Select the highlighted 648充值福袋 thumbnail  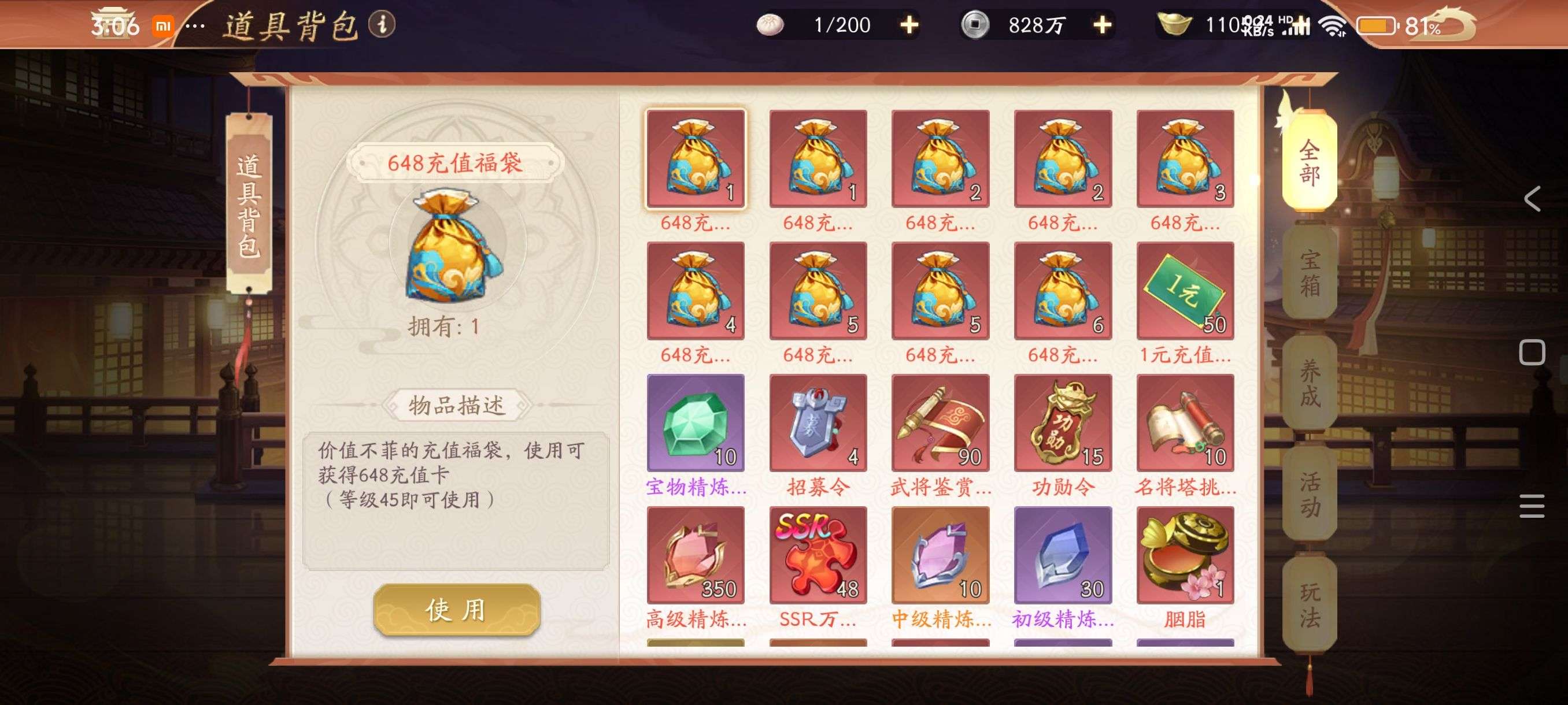click(695, 159)
